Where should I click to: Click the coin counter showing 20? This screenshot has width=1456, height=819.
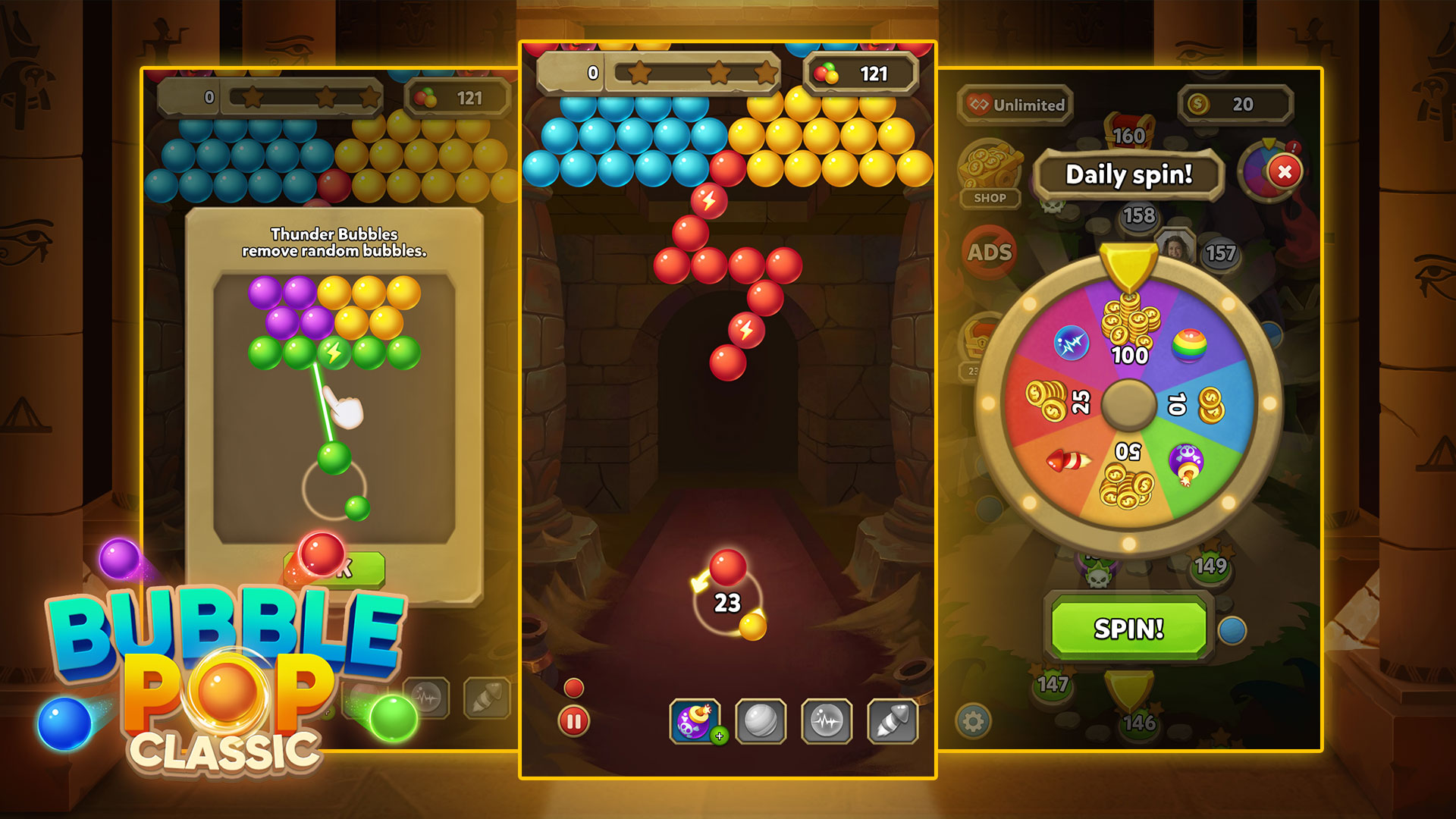click(x=1236, y=105)
